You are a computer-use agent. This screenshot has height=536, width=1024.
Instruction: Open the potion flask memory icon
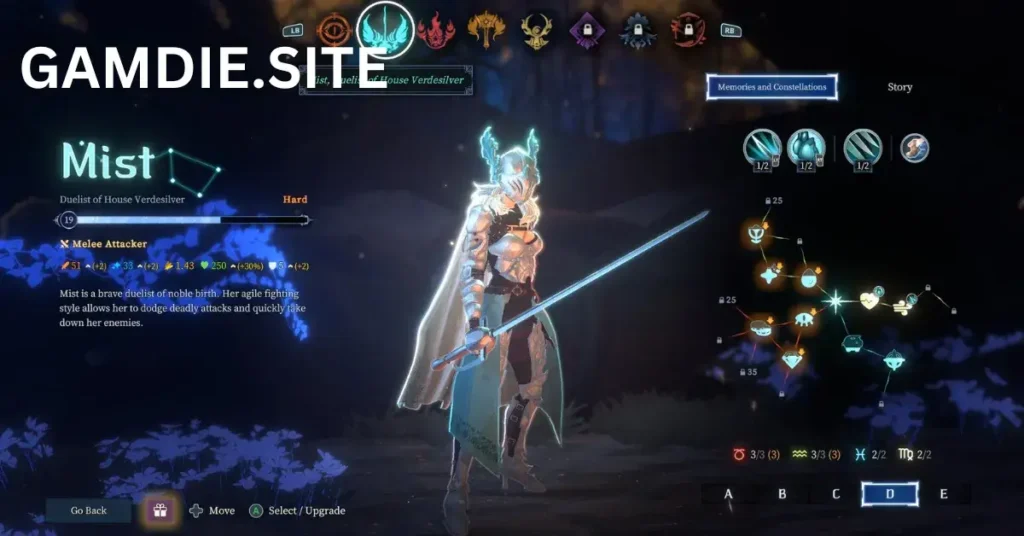(806, 148)
